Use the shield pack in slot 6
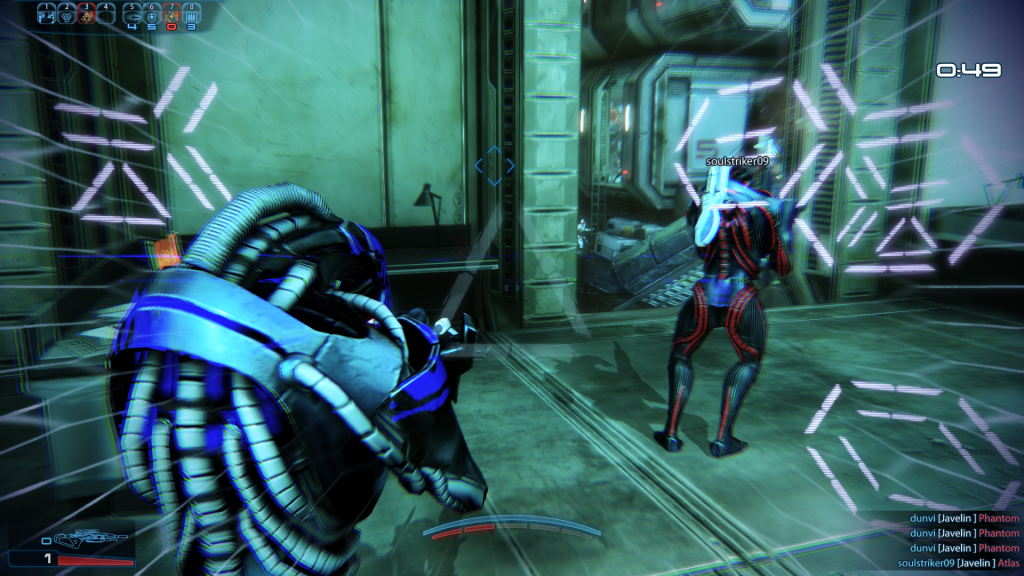Viewport: 1024px width, 576px height. click(x=152, y=15)
